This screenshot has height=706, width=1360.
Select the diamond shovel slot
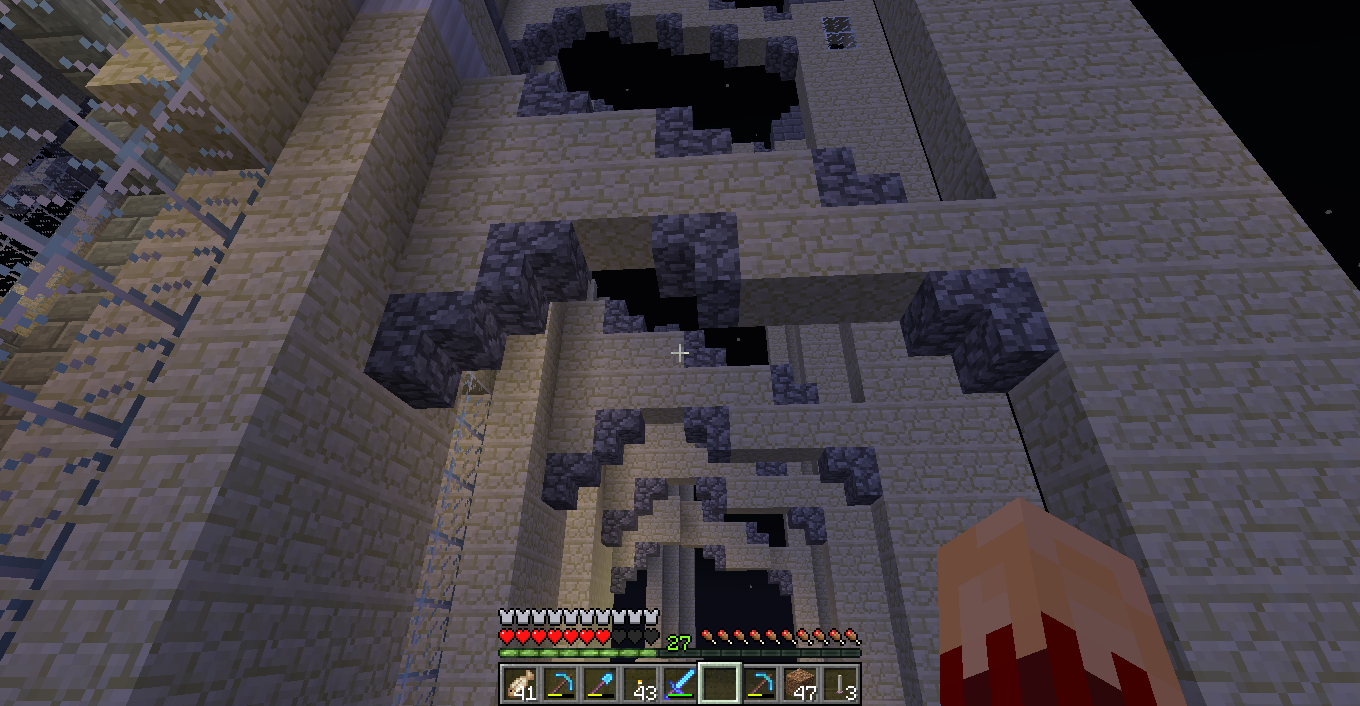[600, 684]
